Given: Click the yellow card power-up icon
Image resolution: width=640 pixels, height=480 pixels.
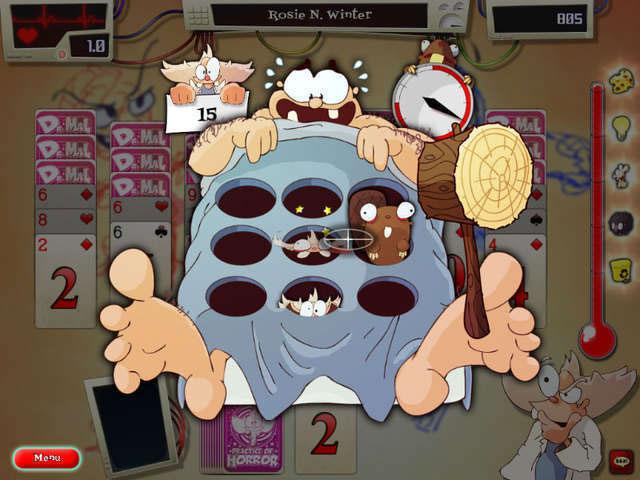Looking at the screenshot, I should (619, 268).
